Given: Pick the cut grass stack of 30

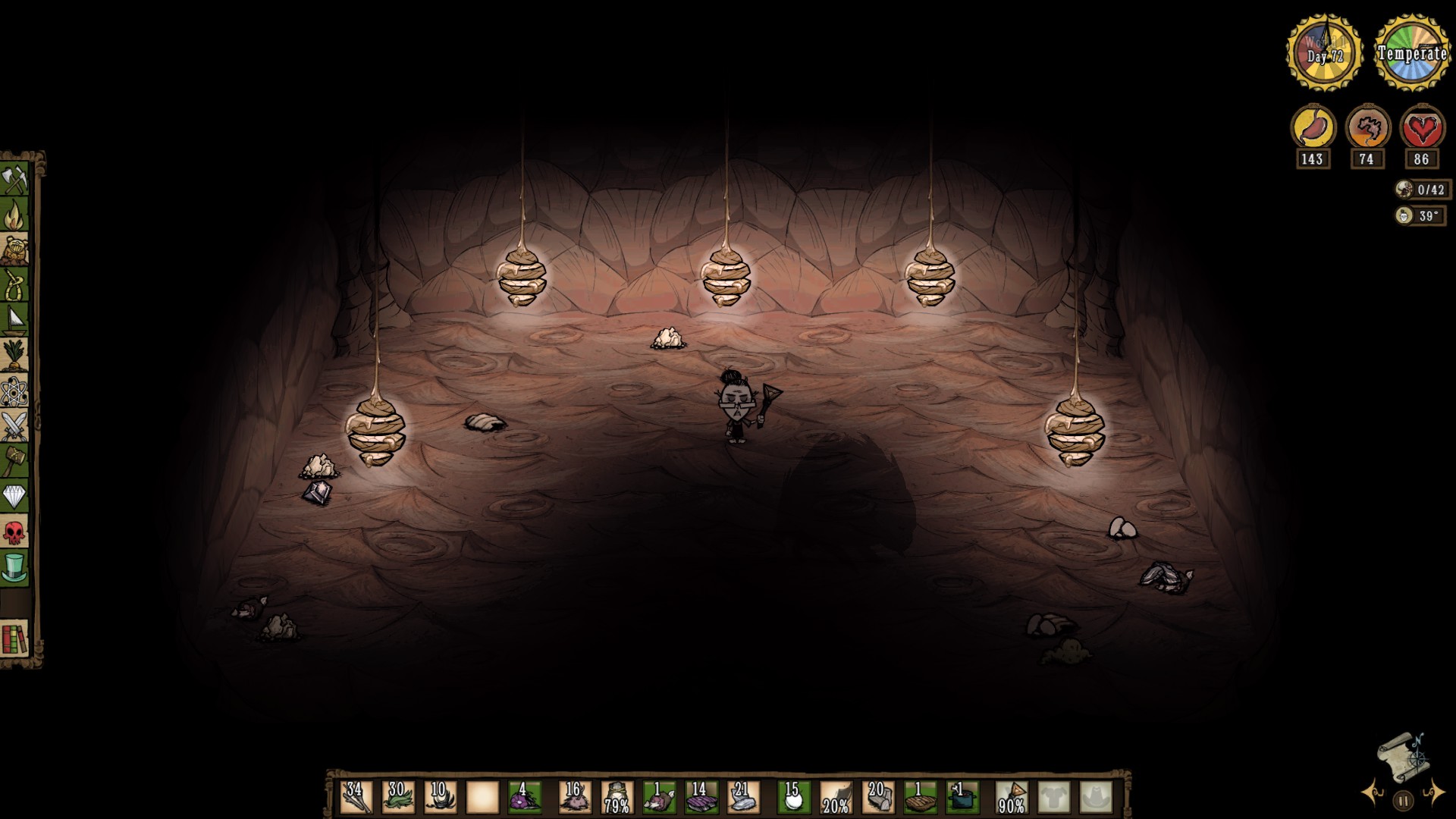Looking at the screenshot, I should point(397,797).
